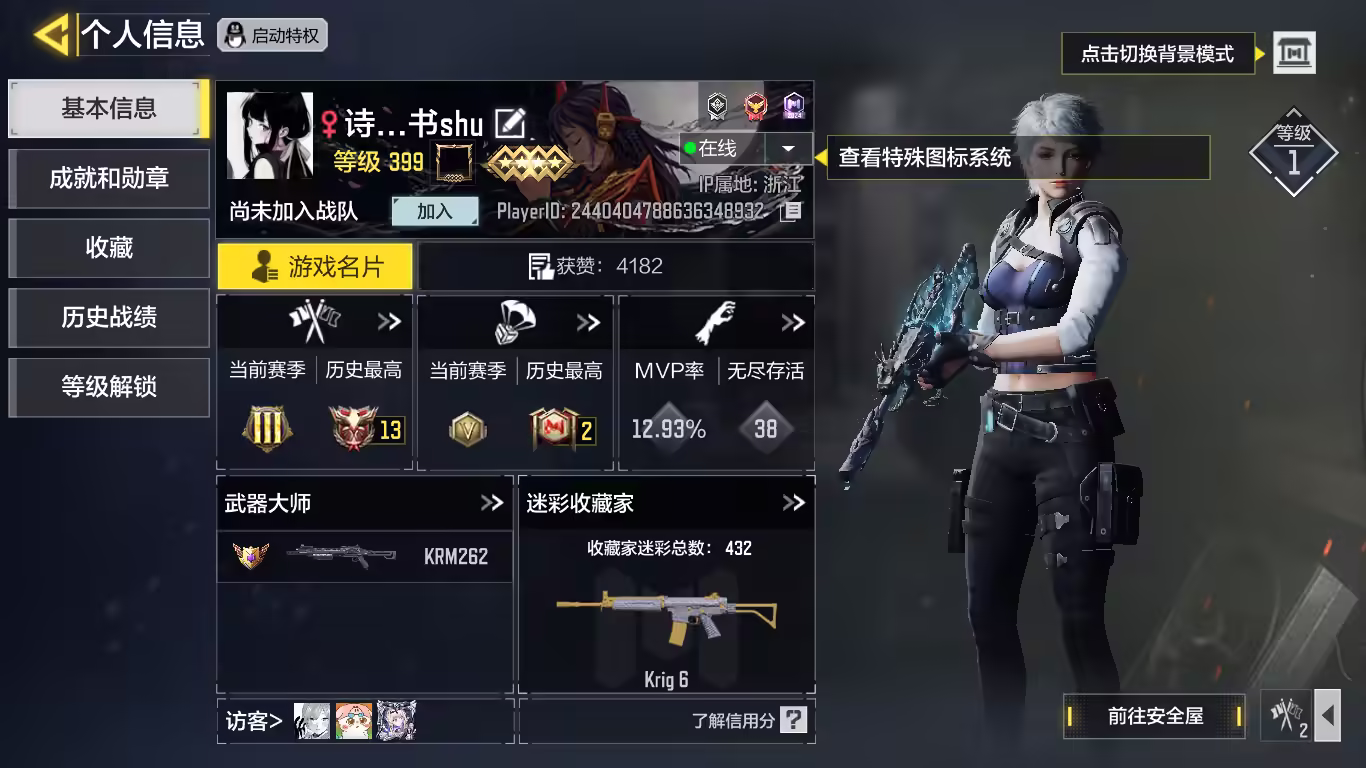Edit the player nickname with pencil icon
Viewport: 1366px width, 768px height.
pyautogui.click(x=510, y=124)
